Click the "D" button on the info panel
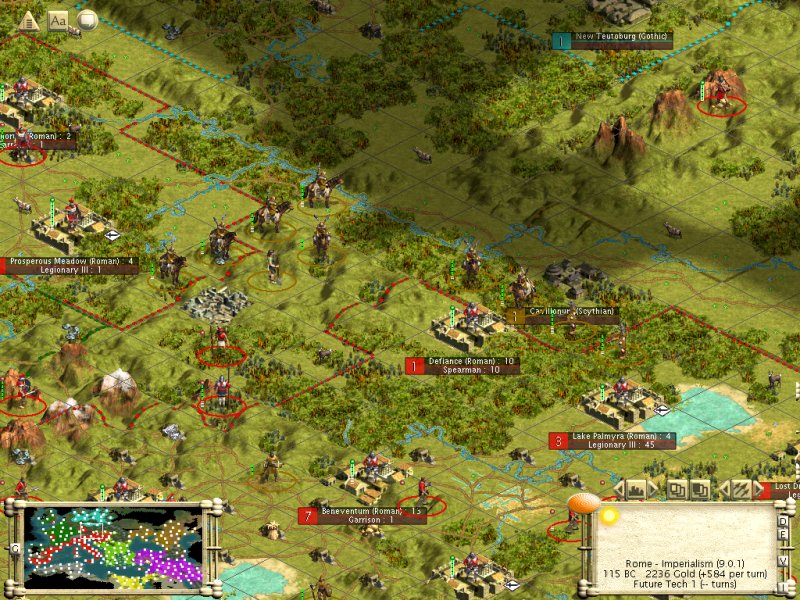Viewport: 800px width, 600px height. click(784, 520)
